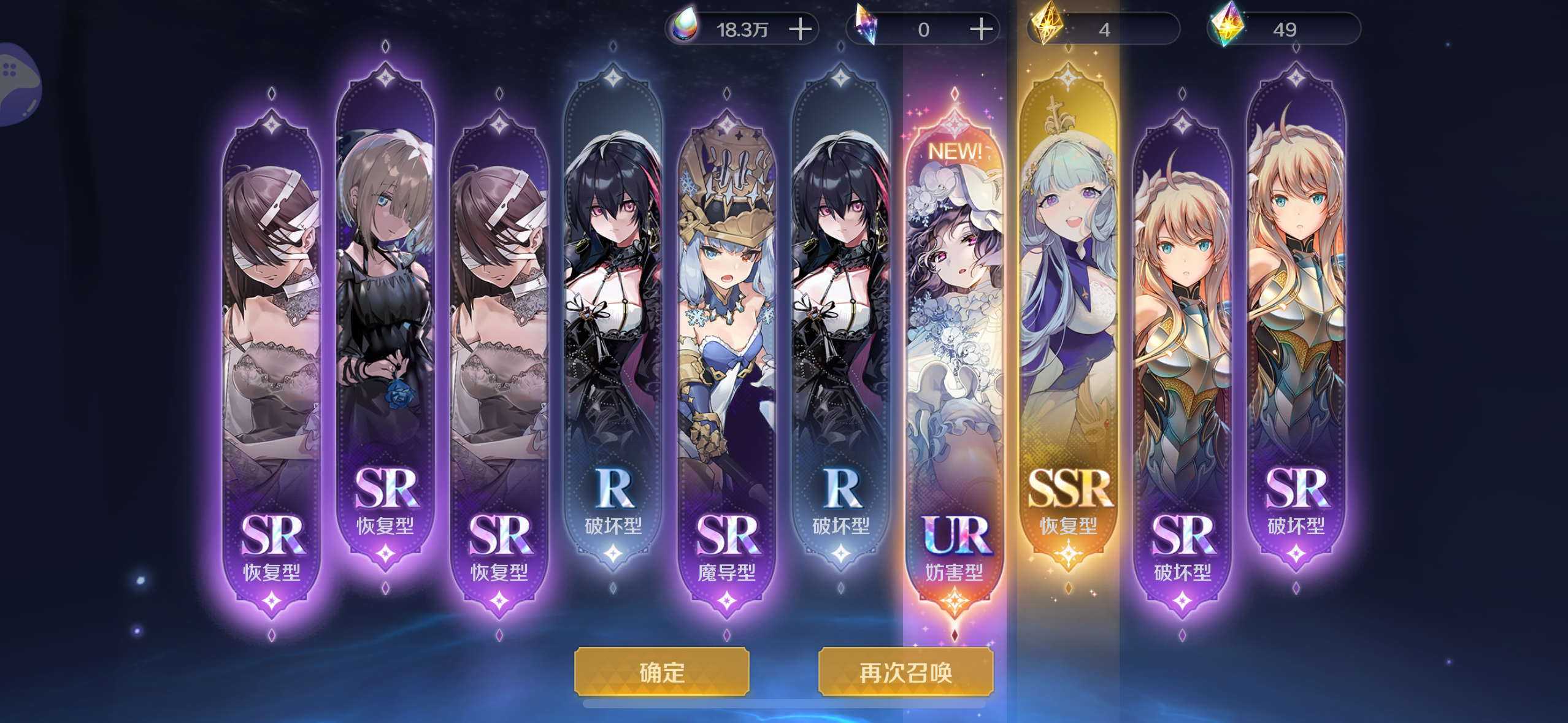The image size is (1568, 723).
Task: Click the golden summon crystal icon showing 4
Action: point(1046,26)
